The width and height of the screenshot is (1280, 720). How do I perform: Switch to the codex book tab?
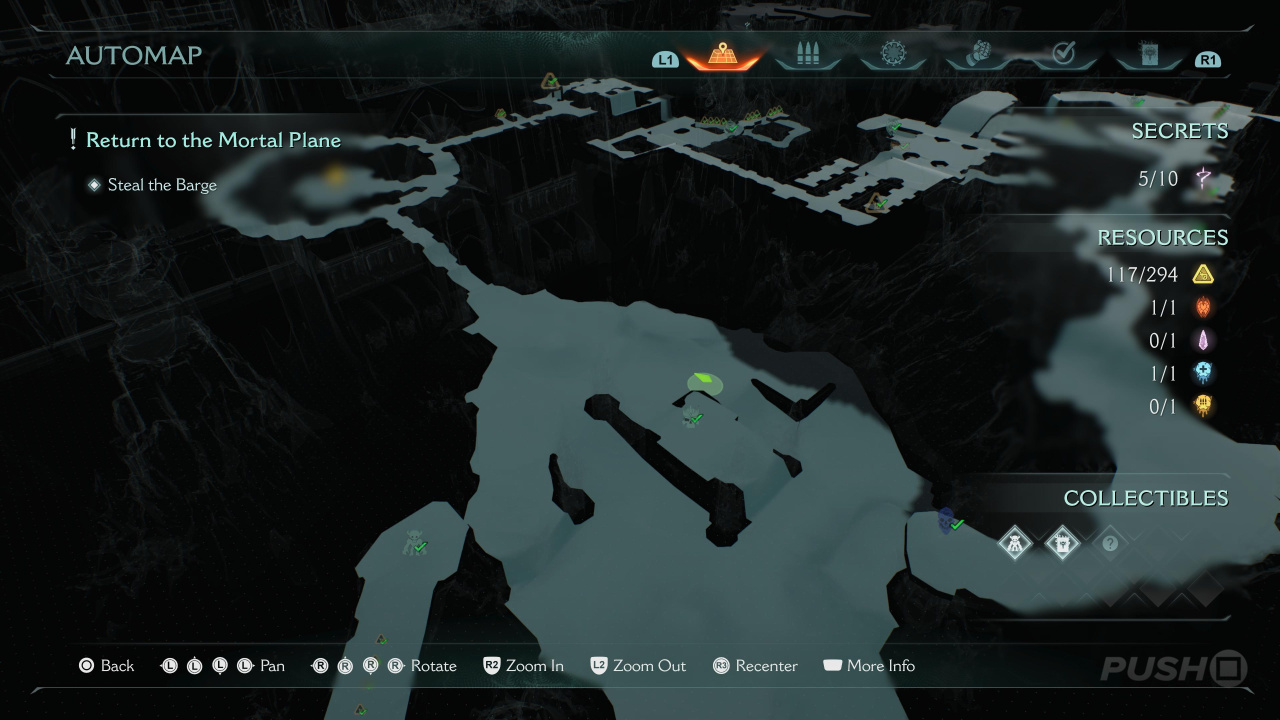pos(1148,55)
